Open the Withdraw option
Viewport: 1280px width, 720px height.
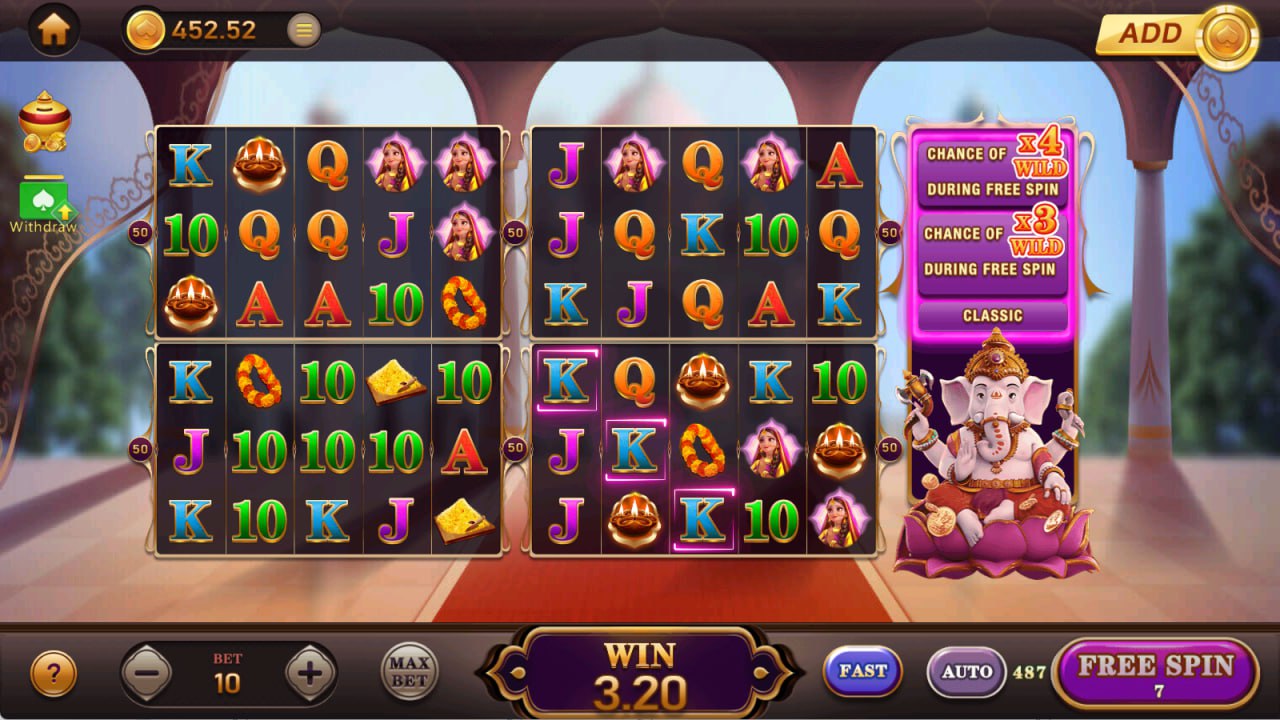[x=43, y=204]
